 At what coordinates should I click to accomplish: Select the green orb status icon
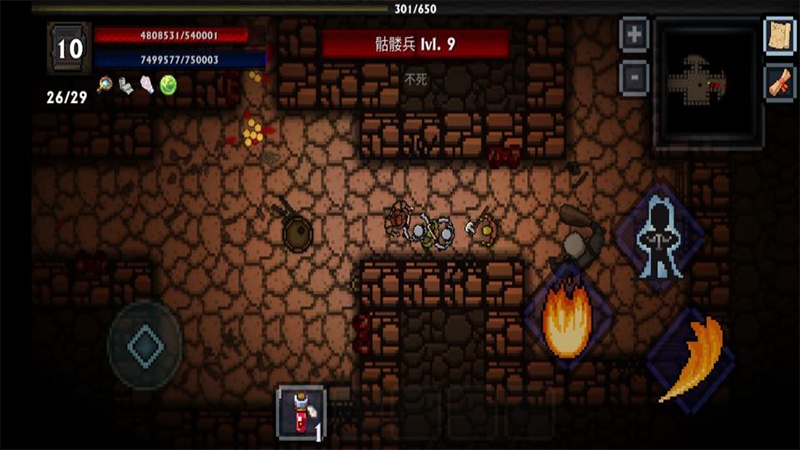[x=167, y=86]
